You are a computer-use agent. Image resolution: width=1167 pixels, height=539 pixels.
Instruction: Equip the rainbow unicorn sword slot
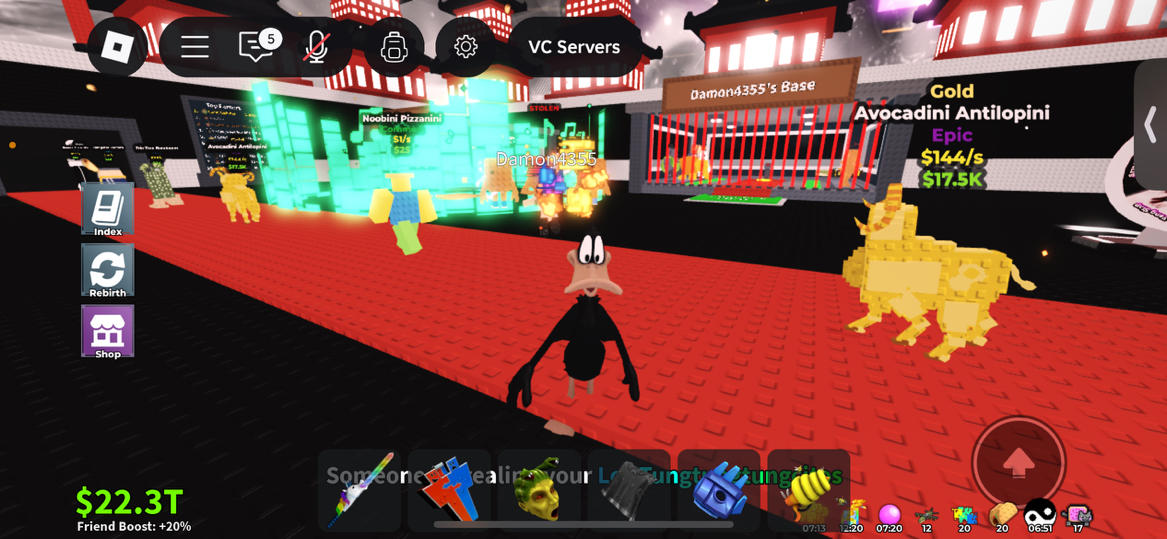tap(360, 489)
